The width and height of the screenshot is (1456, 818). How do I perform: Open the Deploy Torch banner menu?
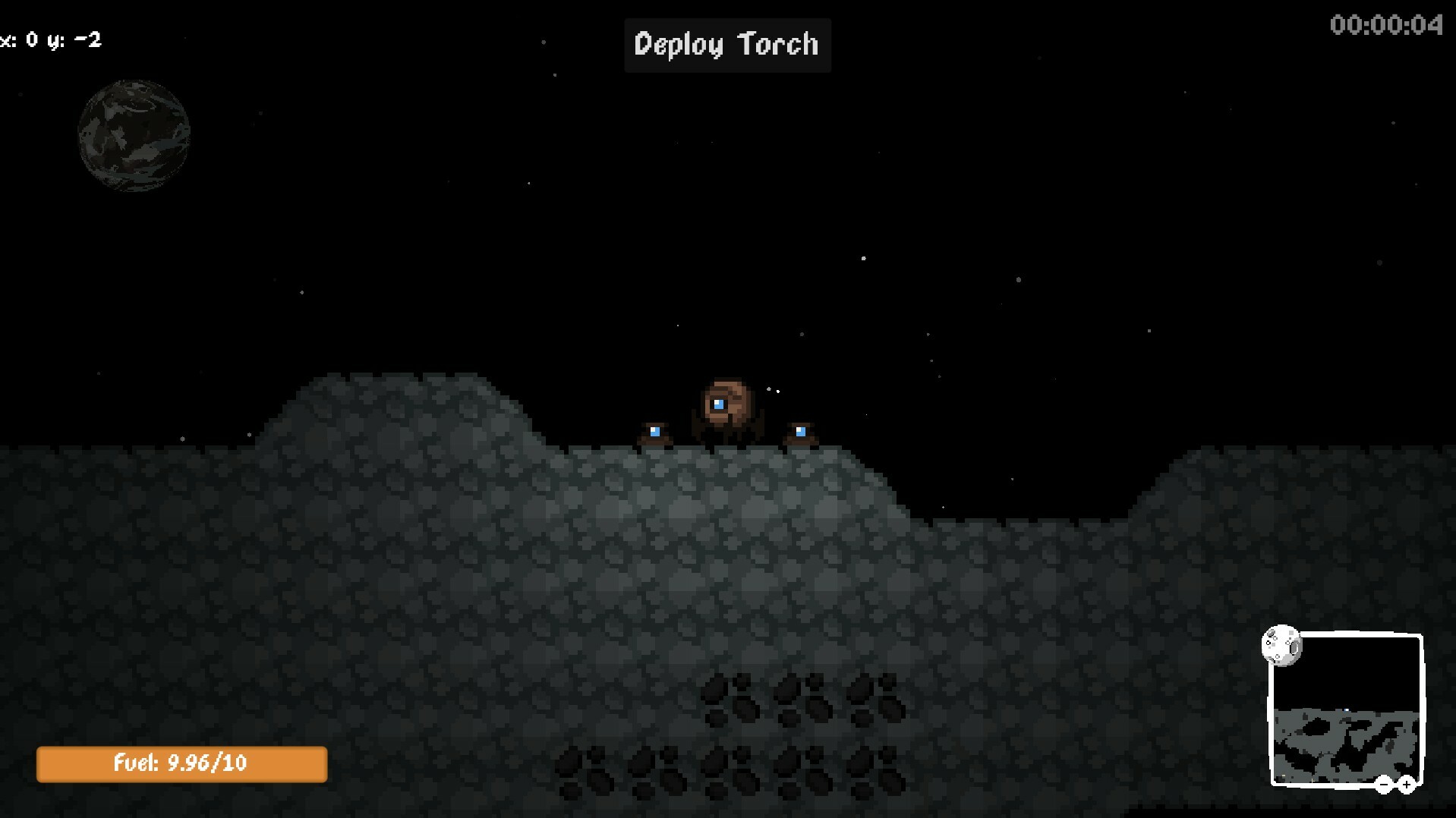click(726, 44)
